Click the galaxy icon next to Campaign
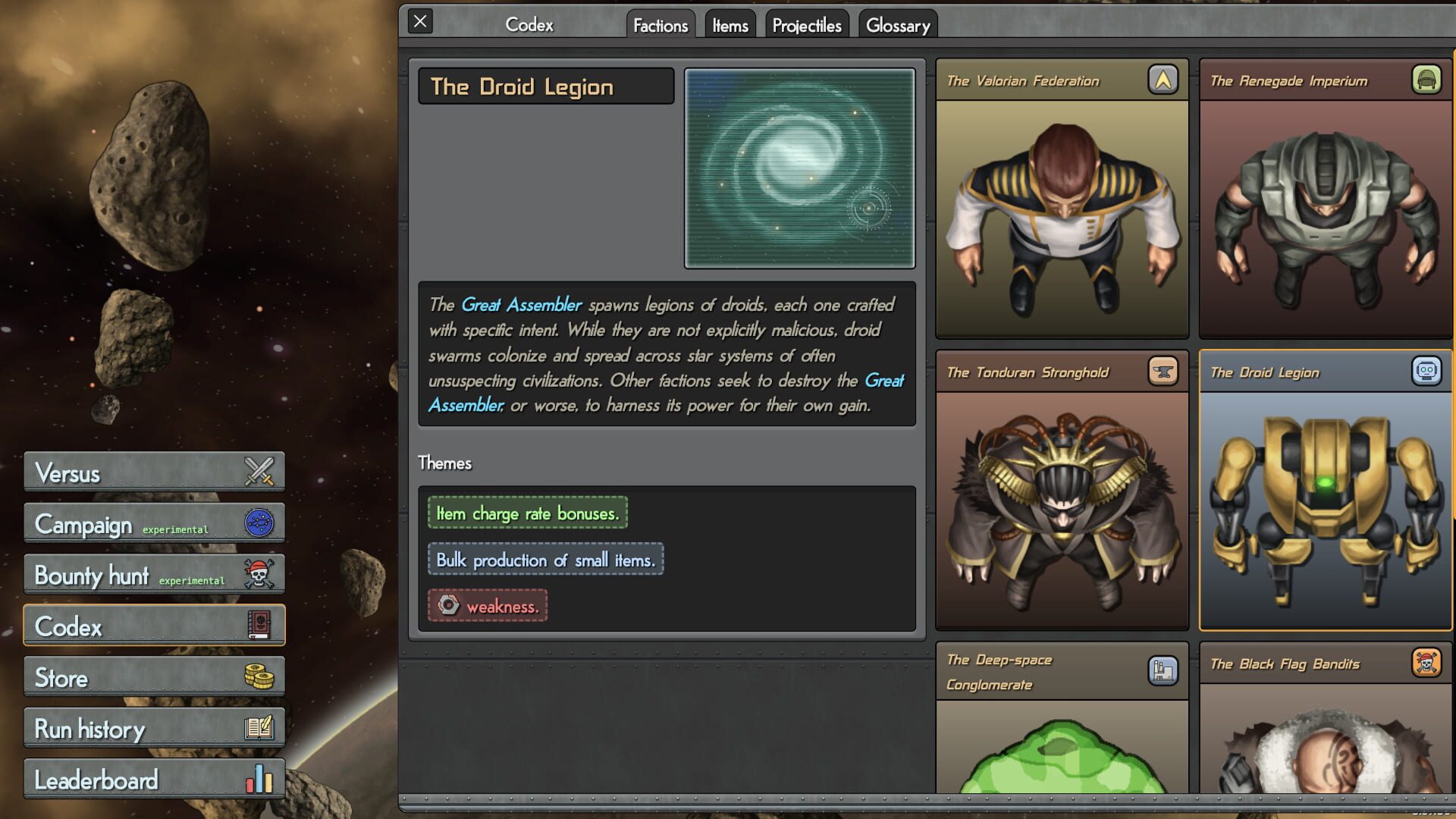The height and width of the screenshot is (819, 1456). pos(259,522)
